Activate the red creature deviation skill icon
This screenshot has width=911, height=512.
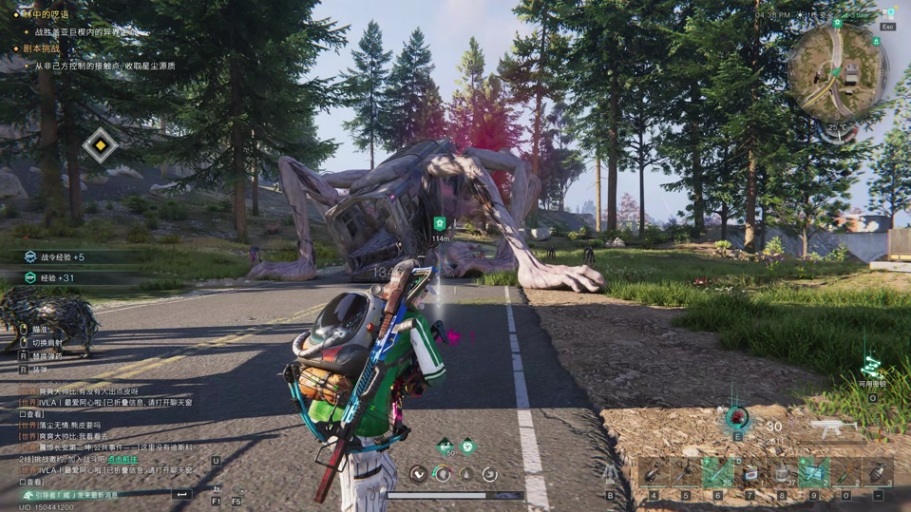click(x=738, y=417)
